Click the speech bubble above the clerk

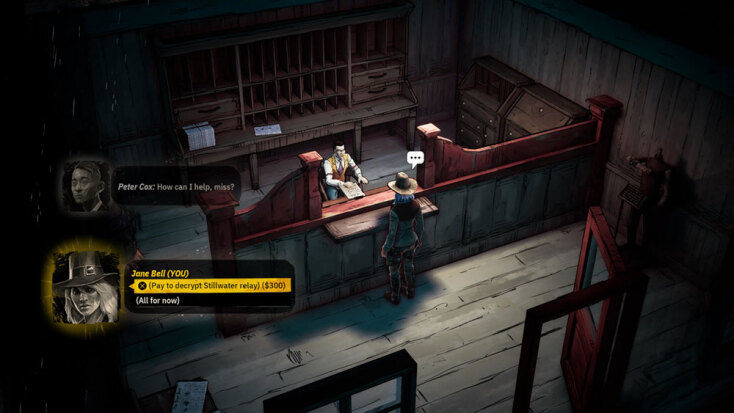click(416, 158)
